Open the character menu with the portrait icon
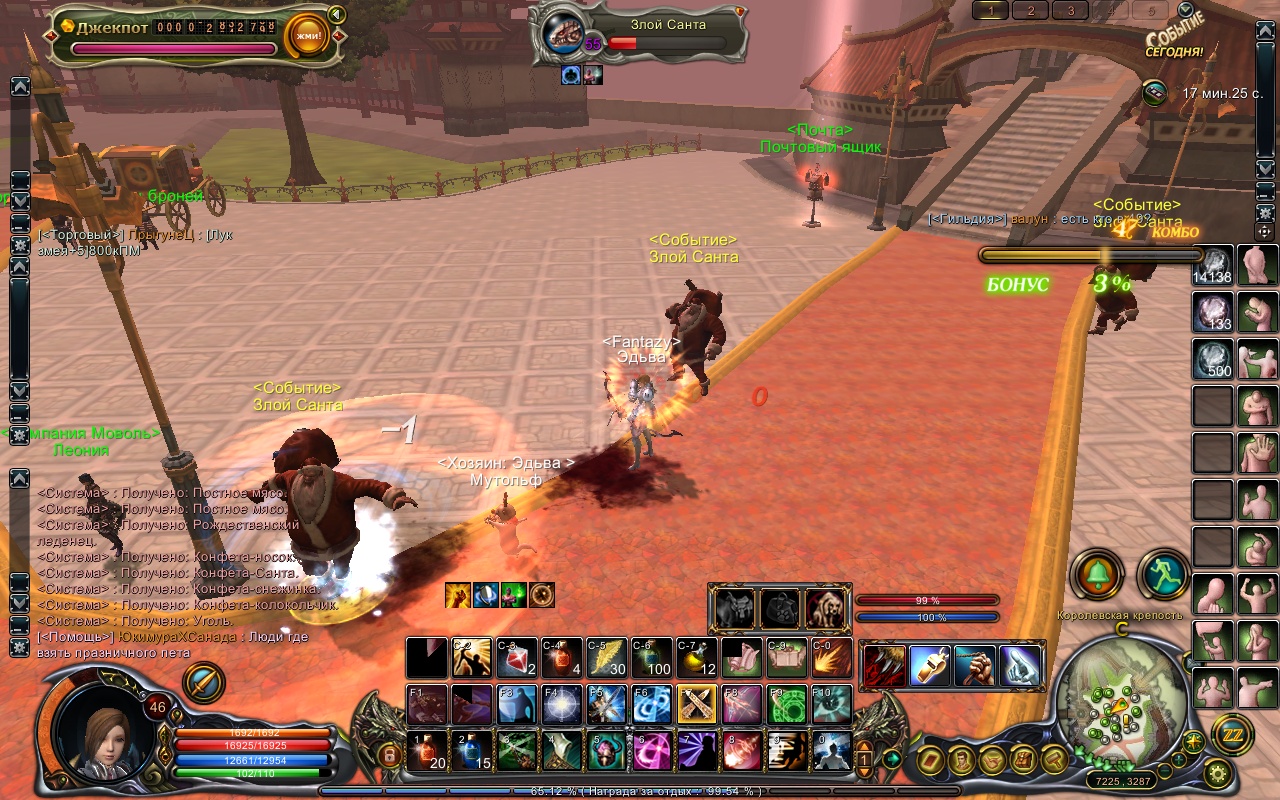Screen dimensions: 1280x800 coord(963,759)
